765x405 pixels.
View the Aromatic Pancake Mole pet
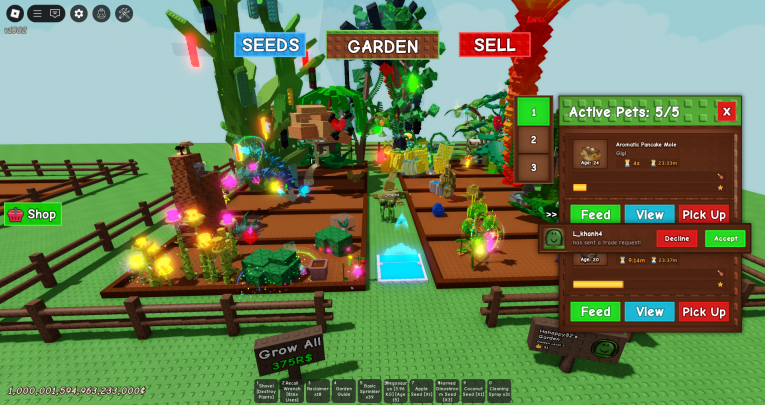[649, 214]
